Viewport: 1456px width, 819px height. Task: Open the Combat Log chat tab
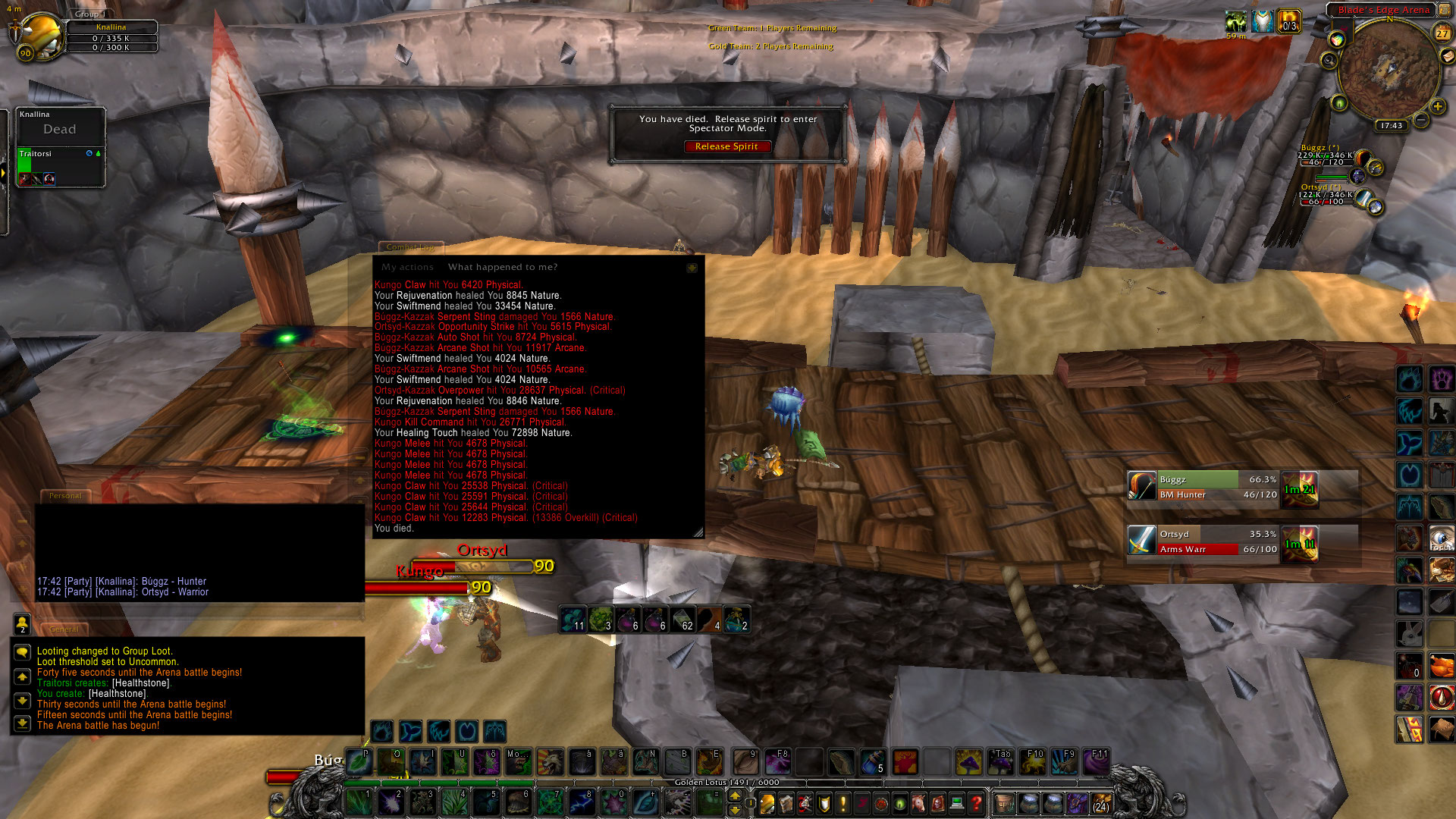click(410, 247)
